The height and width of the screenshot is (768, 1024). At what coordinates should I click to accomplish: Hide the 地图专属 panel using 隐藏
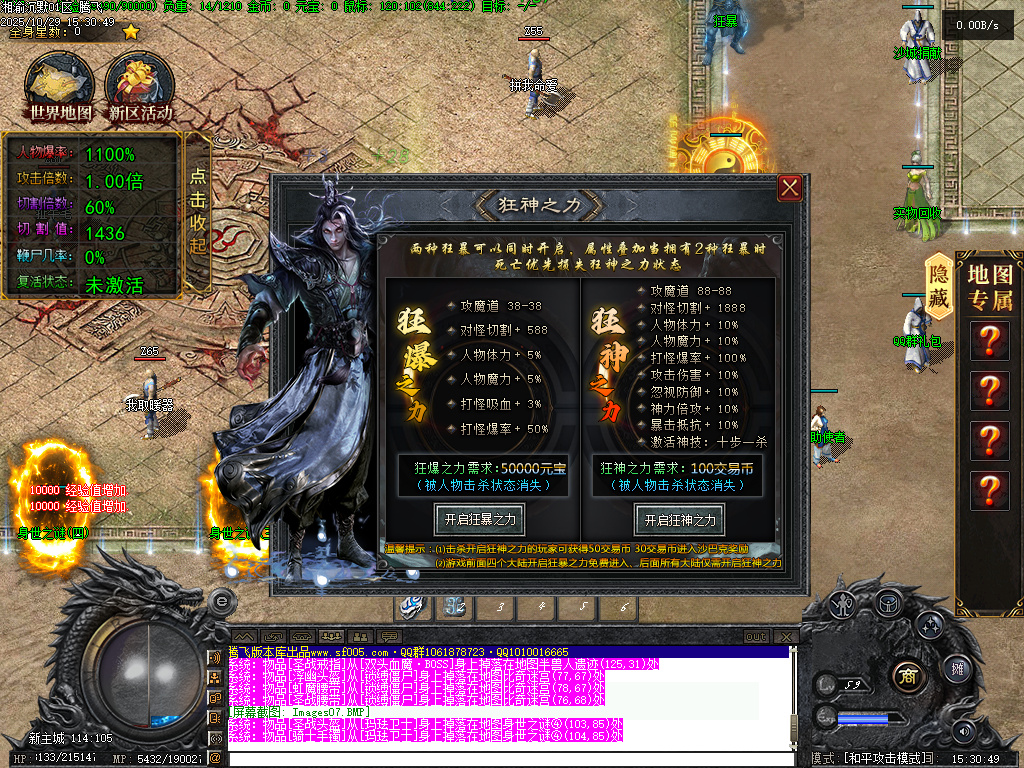click(x=939, y=285)
